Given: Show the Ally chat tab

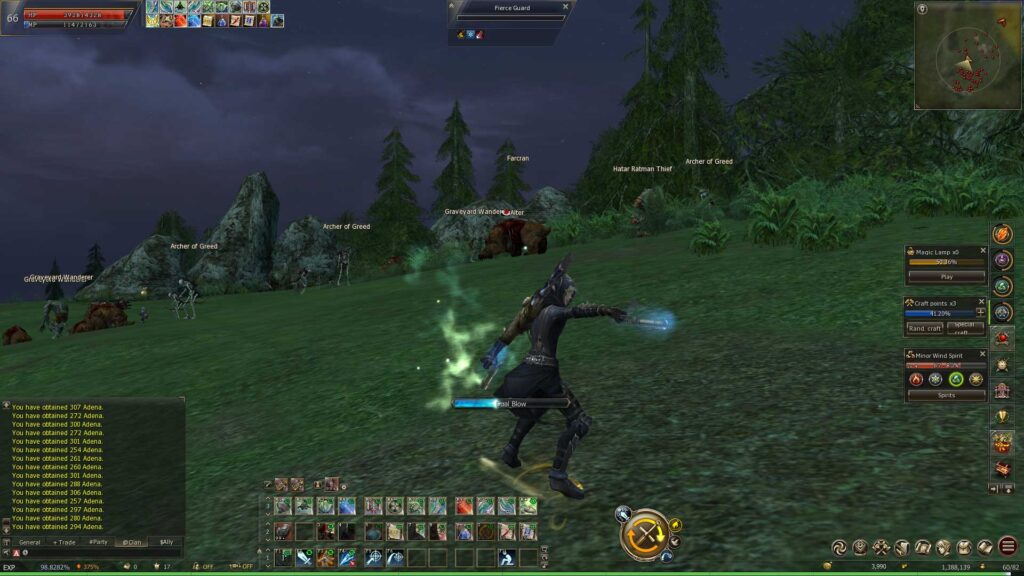Looking at the screenshot, I should coord(166,542).
